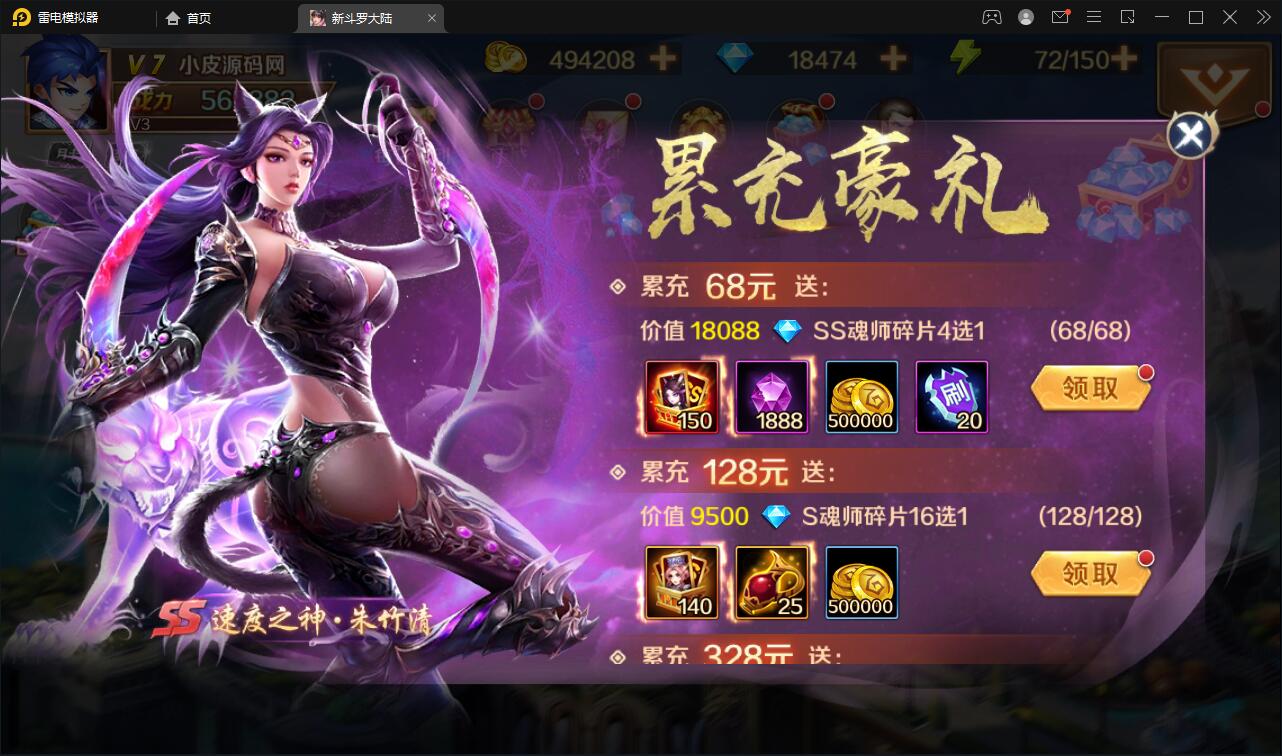Click the red potion reward icon showing 25
This screenshot has height=756, width=1282.
[x=771, y=584]
